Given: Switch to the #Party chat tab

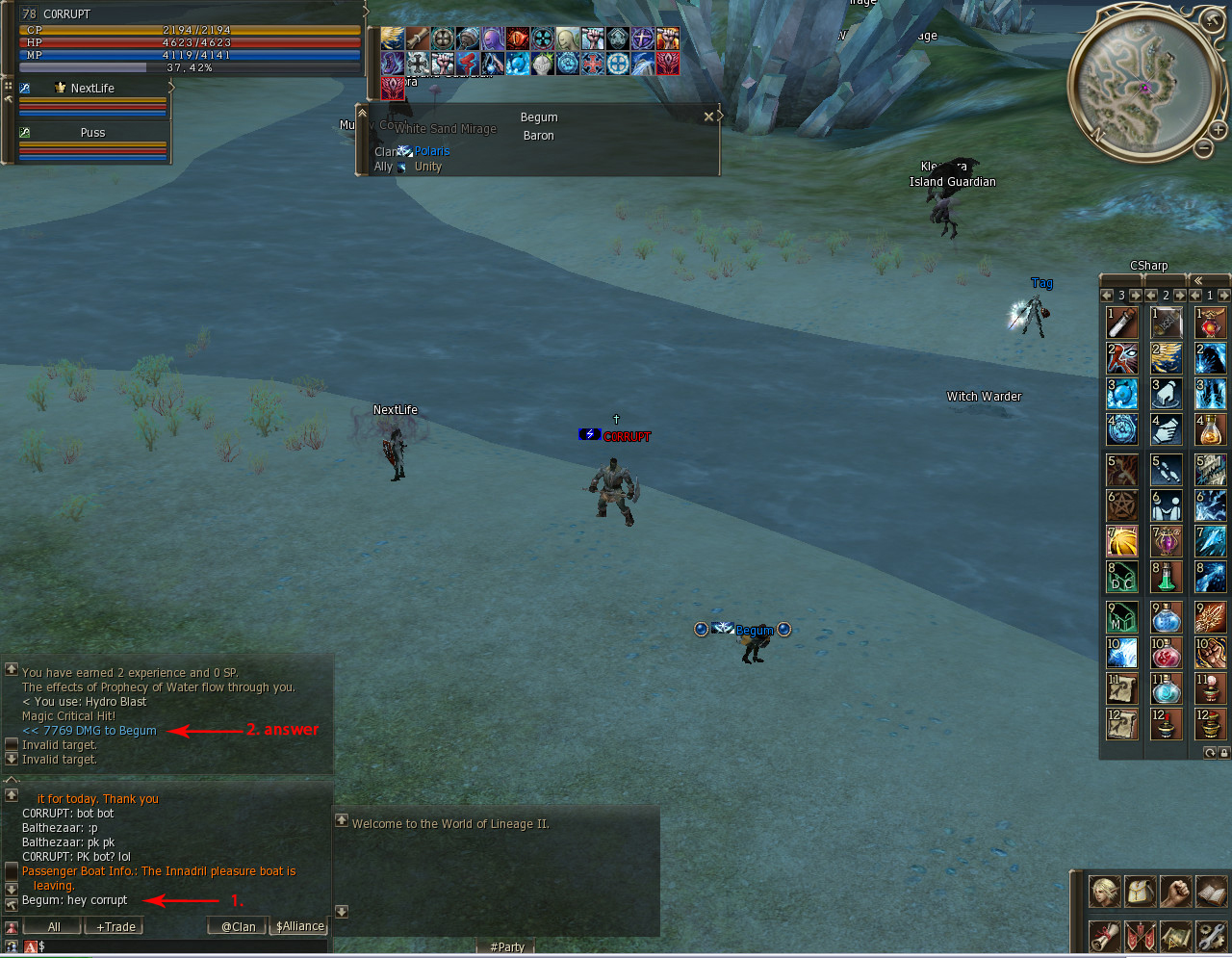Looking at the screenshot, I should [x=507, y=946].
